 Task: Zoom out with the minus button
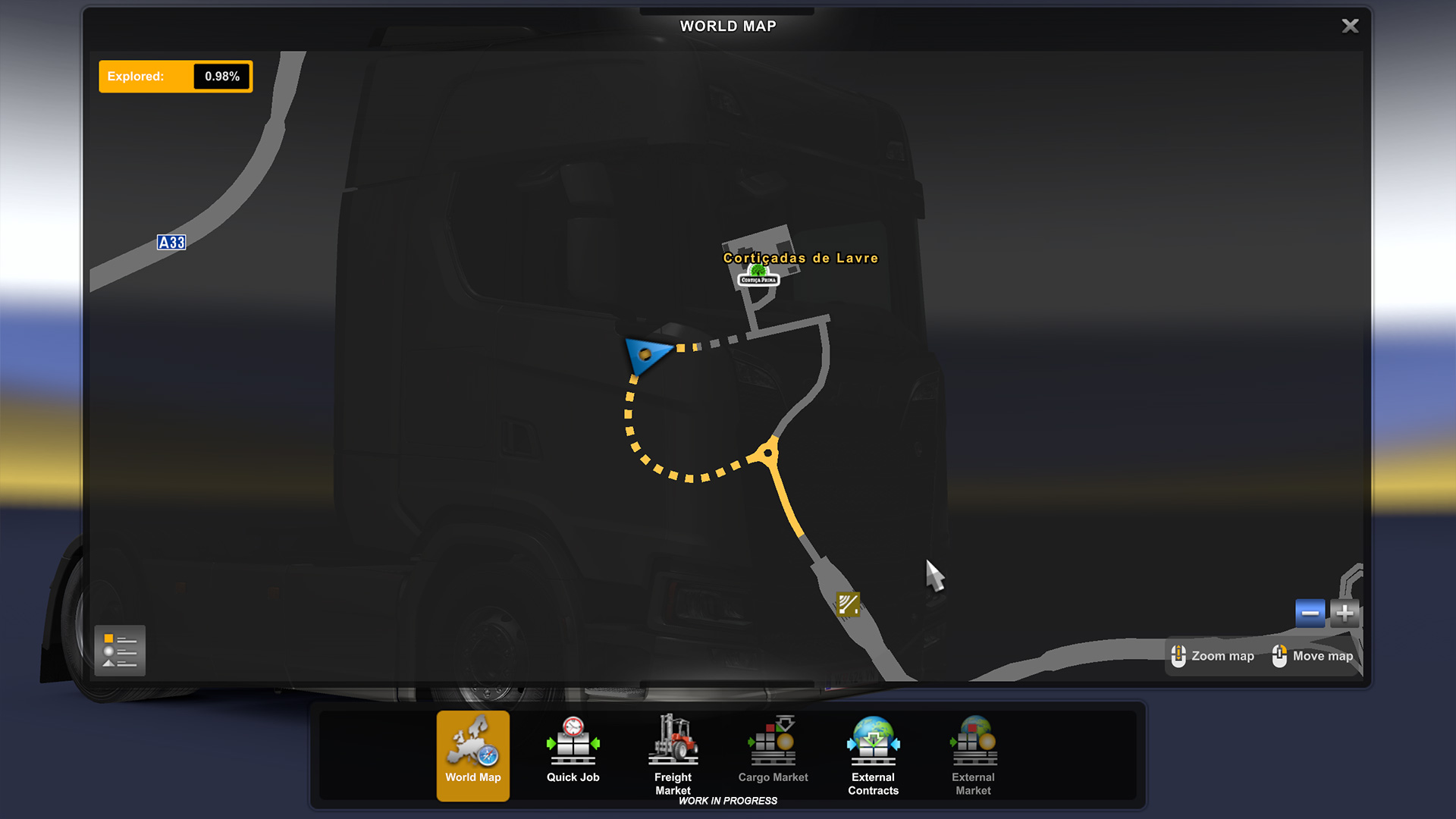pos(1310,613)
